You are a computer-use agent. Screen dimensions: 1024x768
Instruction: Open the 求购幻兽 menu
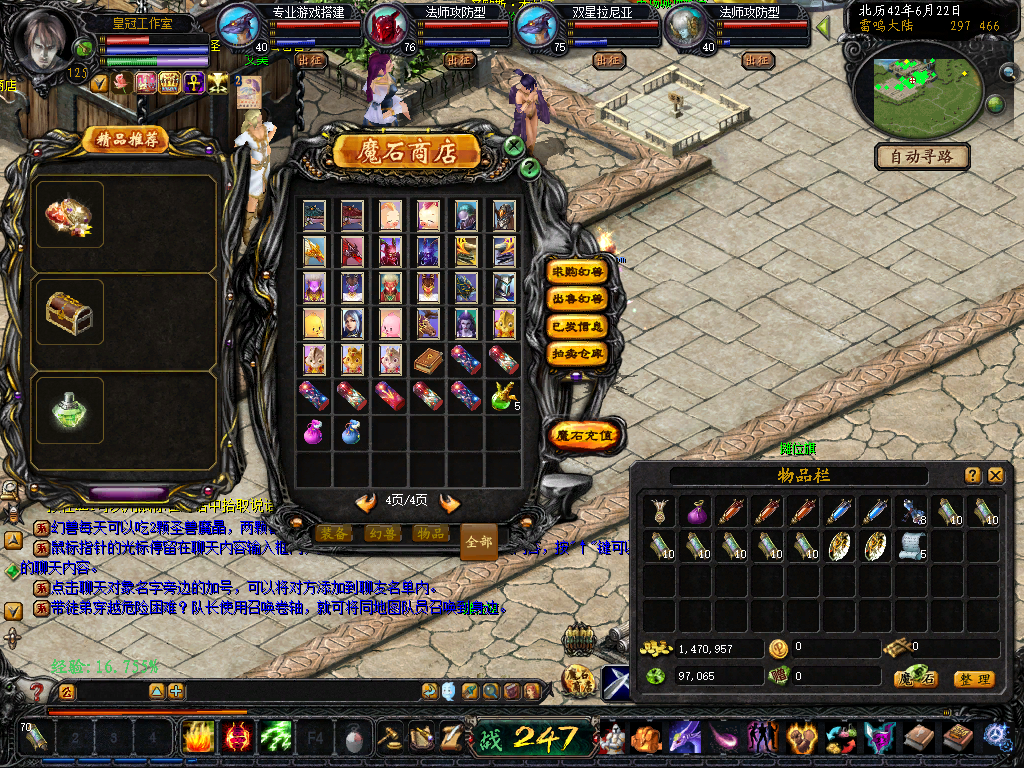577,272
